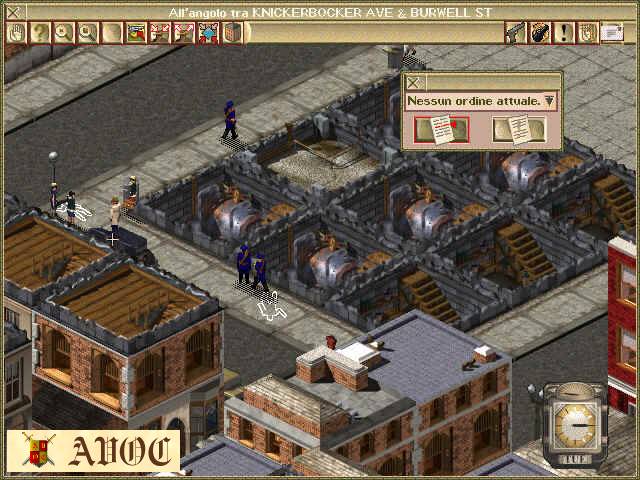Viewport: 640px width, 480px height.
Task: Click the brick building toolbar icon
Action: pyautogui.click(x=232, y=33)
